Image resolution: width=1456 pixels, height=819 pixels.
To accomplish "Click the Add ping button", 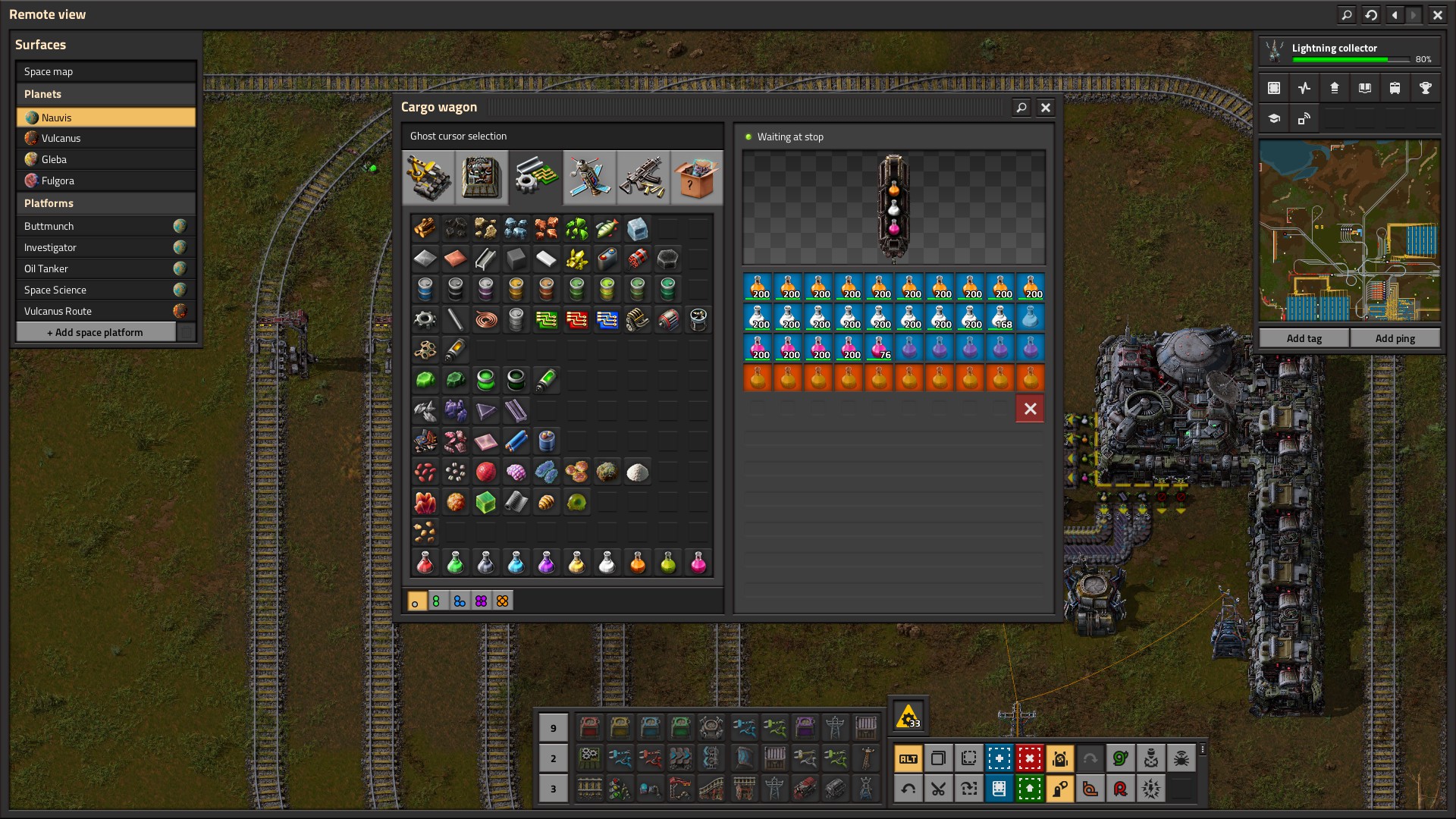I will pyautogui.click(x=1395, y=338).
